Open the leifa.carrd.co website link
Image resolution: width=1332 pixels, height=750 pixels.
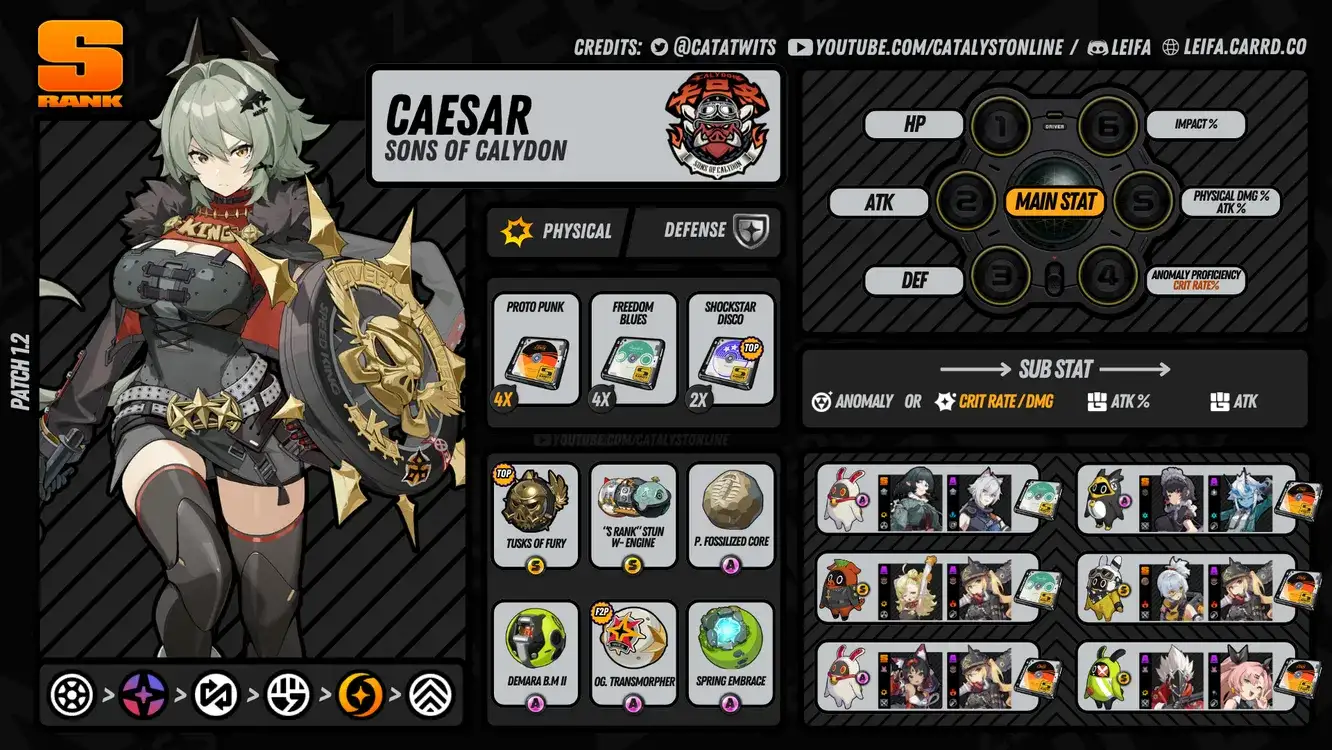(x=1234, y=47)
